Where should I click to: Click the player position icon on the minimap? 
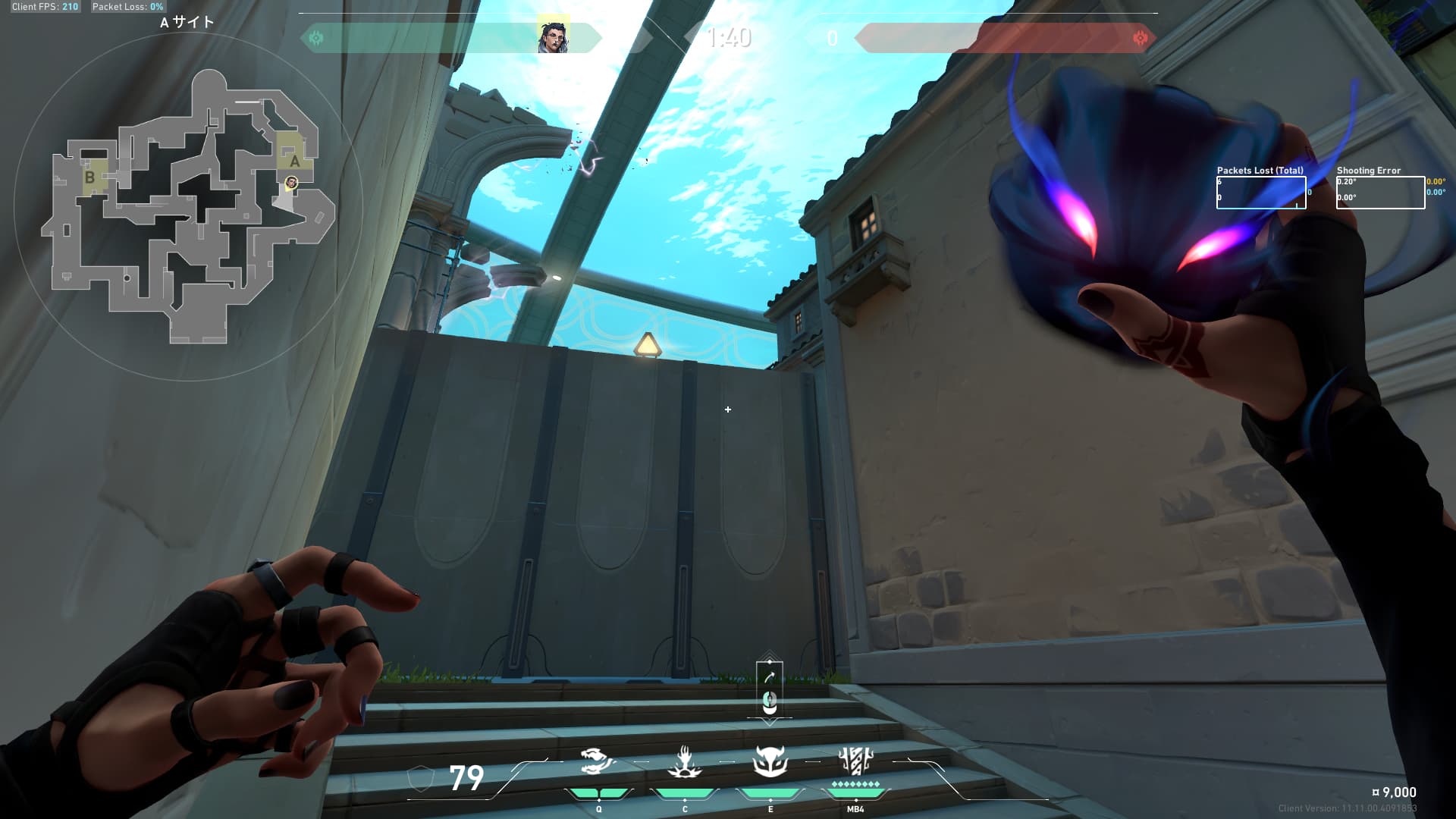291,183
